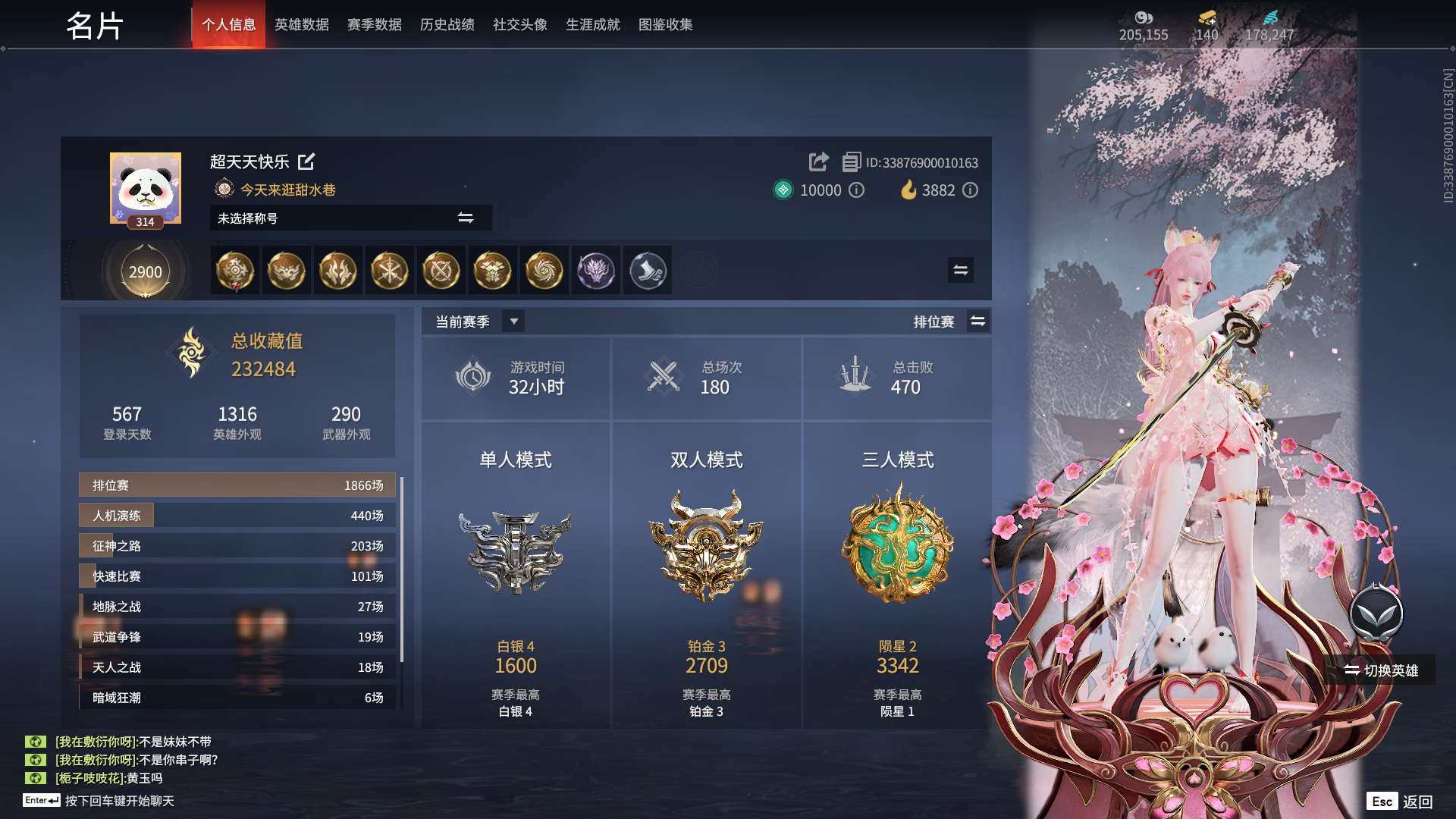Copy the player ID using the copy icon
The image size is (1456, 819).
pos(851,162)
